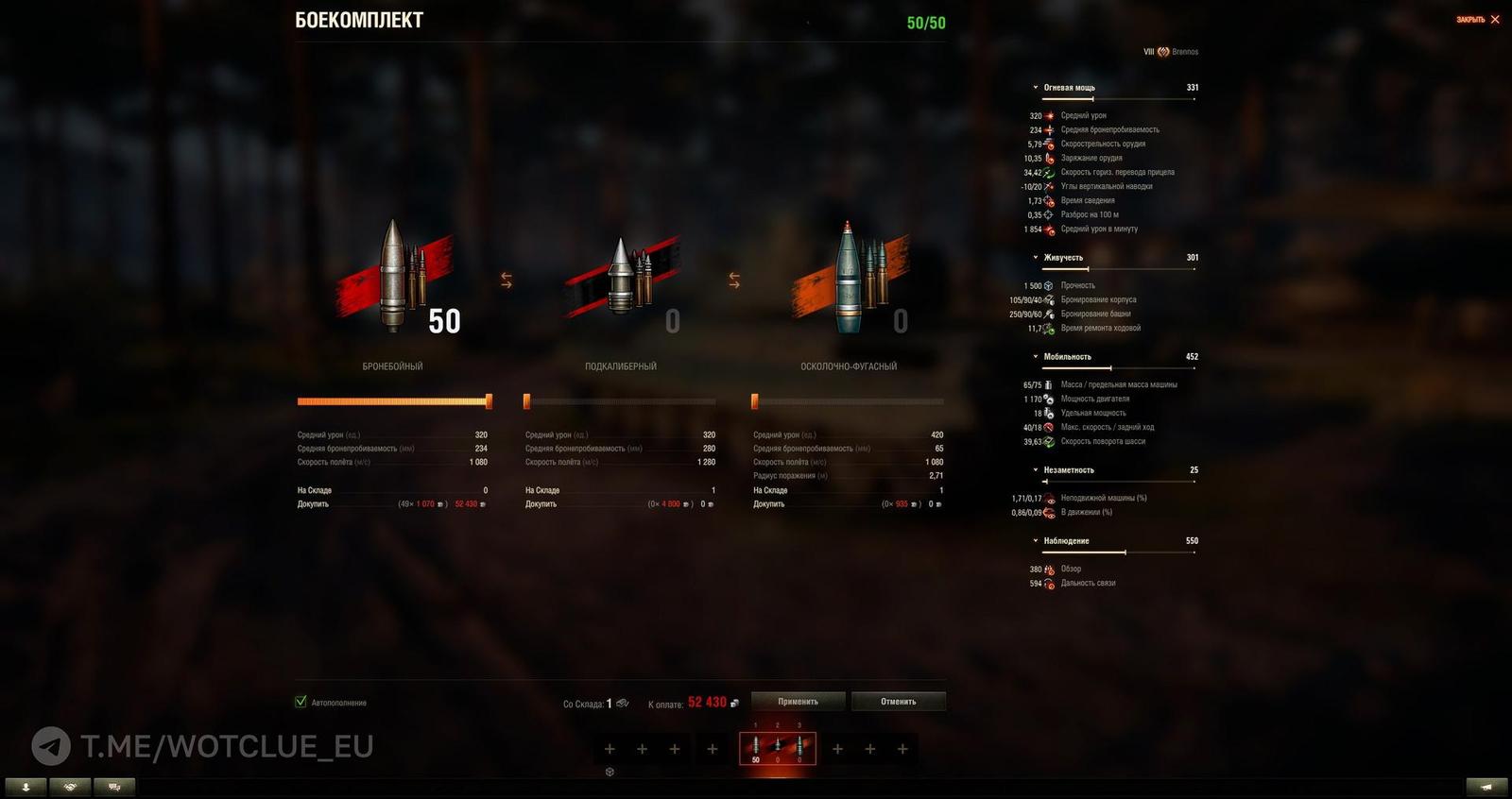Click the swap arrows between AP and APCR shells

[x=505, y=278]
